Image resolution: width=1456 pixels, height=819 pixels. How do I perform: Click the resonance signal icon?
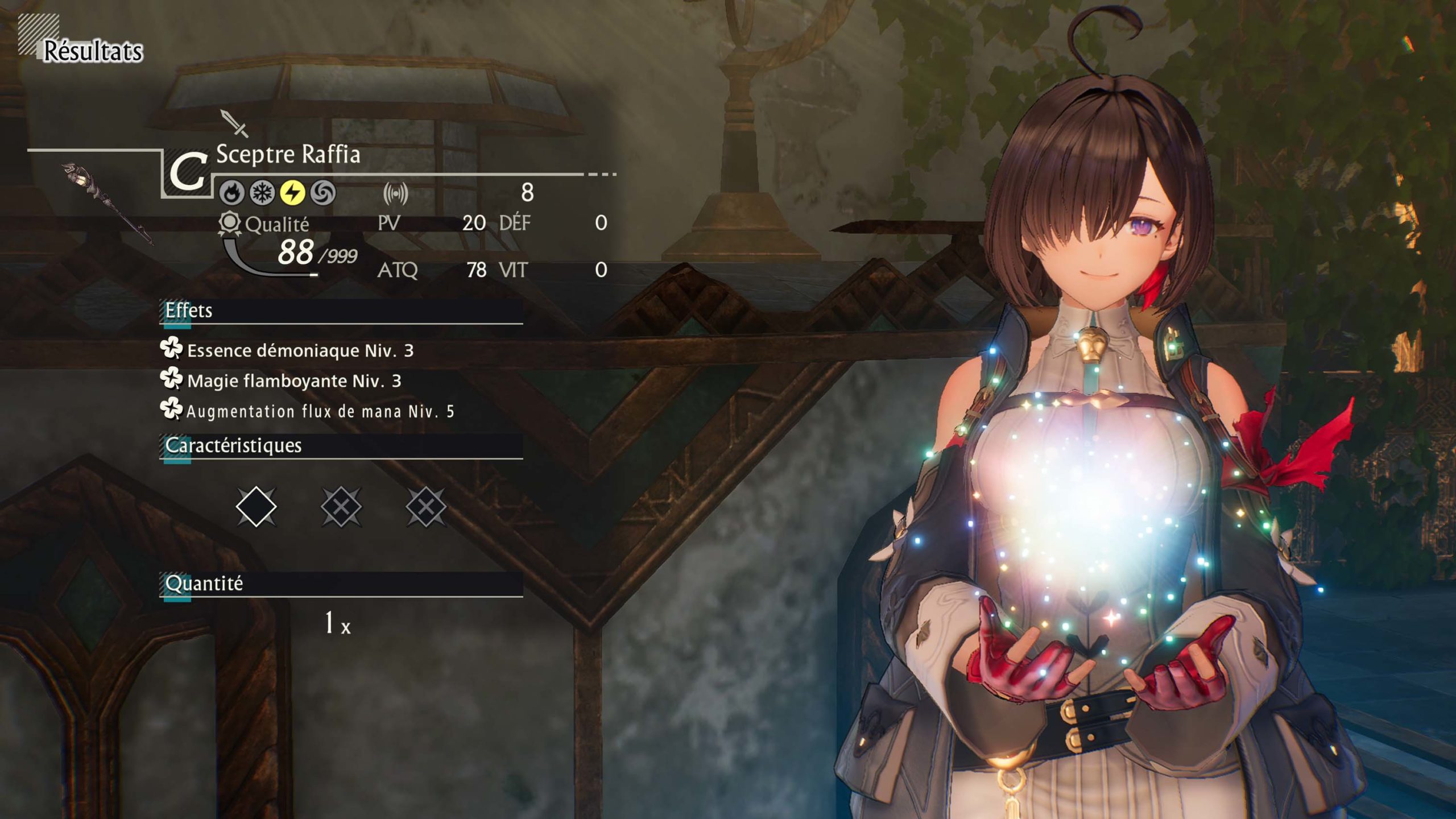tap(396, 193)
